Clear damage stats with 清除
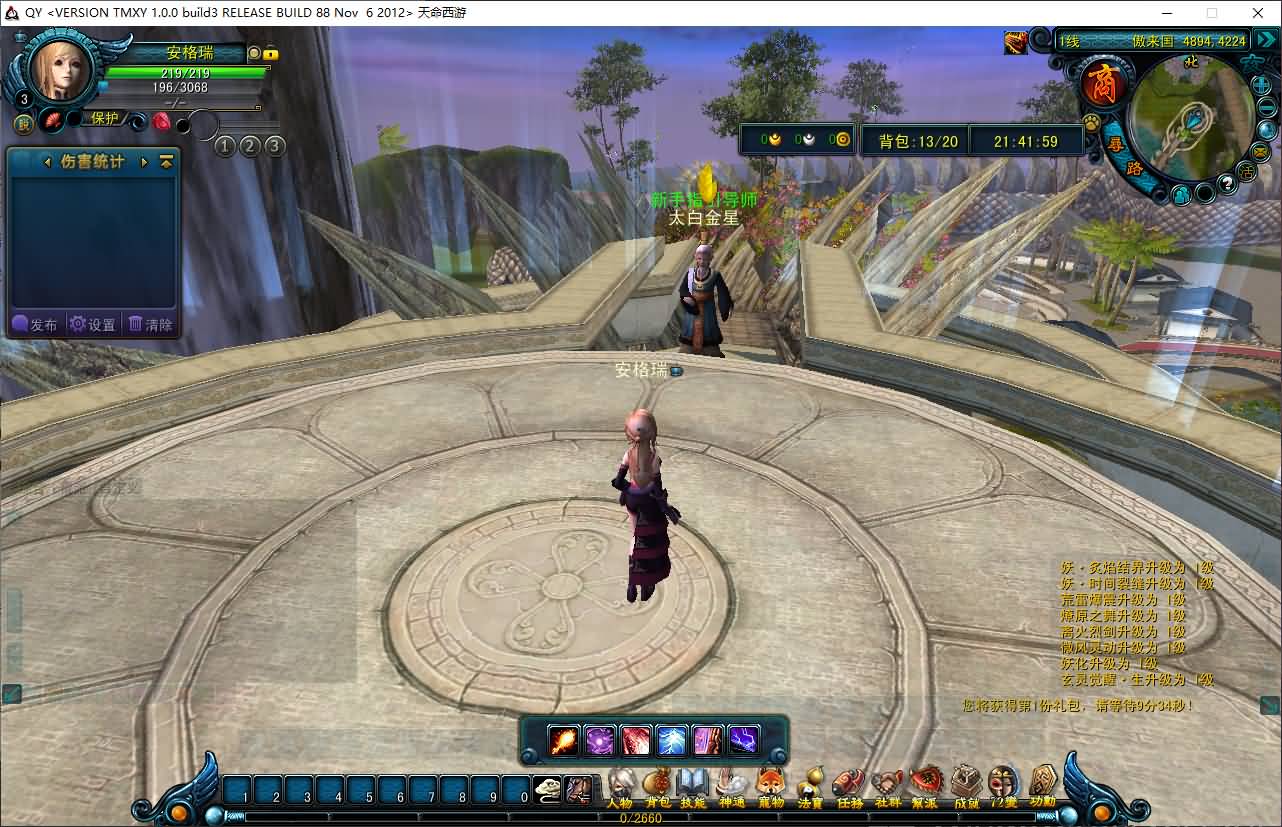 point(150,324)
